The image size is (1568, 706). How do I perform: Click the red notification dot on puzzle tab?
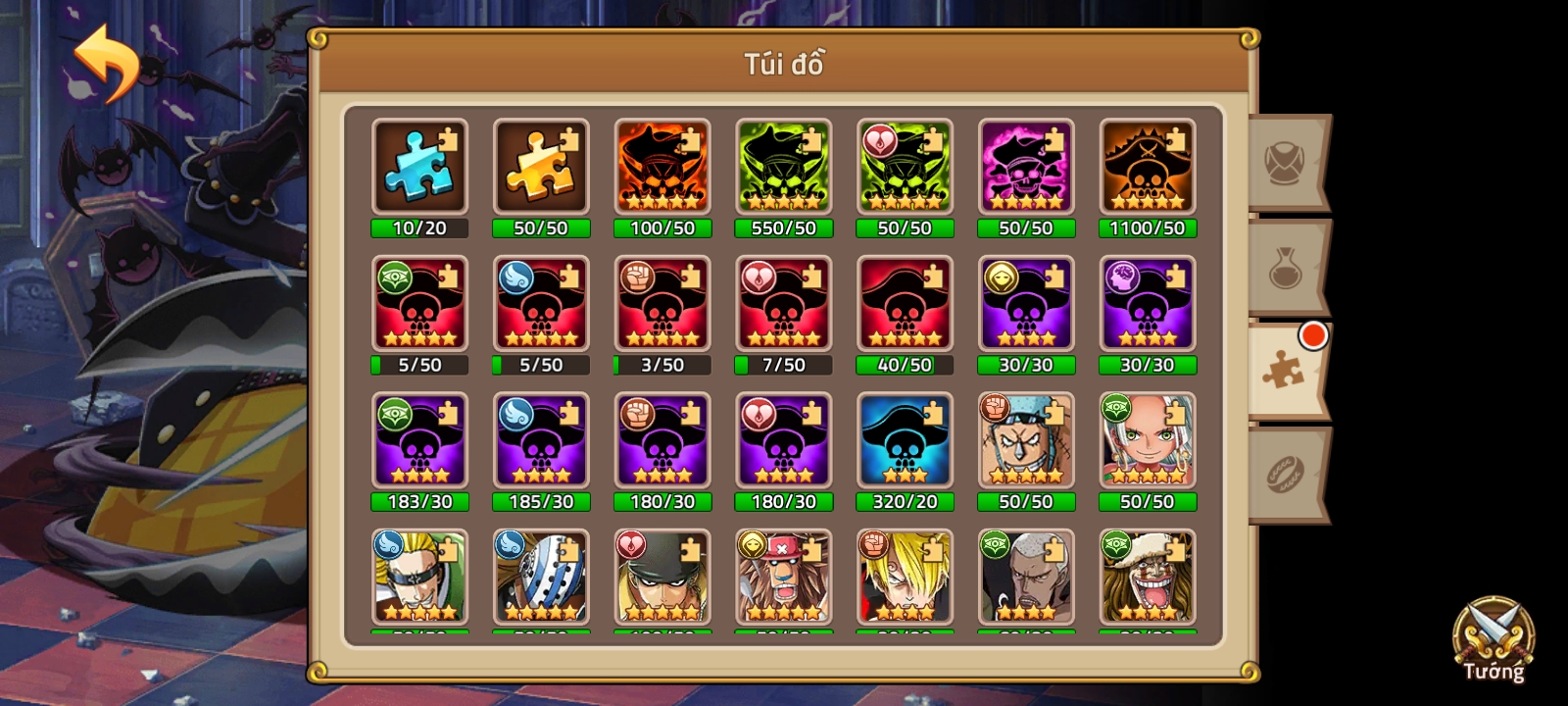[x=1313, y=335]
